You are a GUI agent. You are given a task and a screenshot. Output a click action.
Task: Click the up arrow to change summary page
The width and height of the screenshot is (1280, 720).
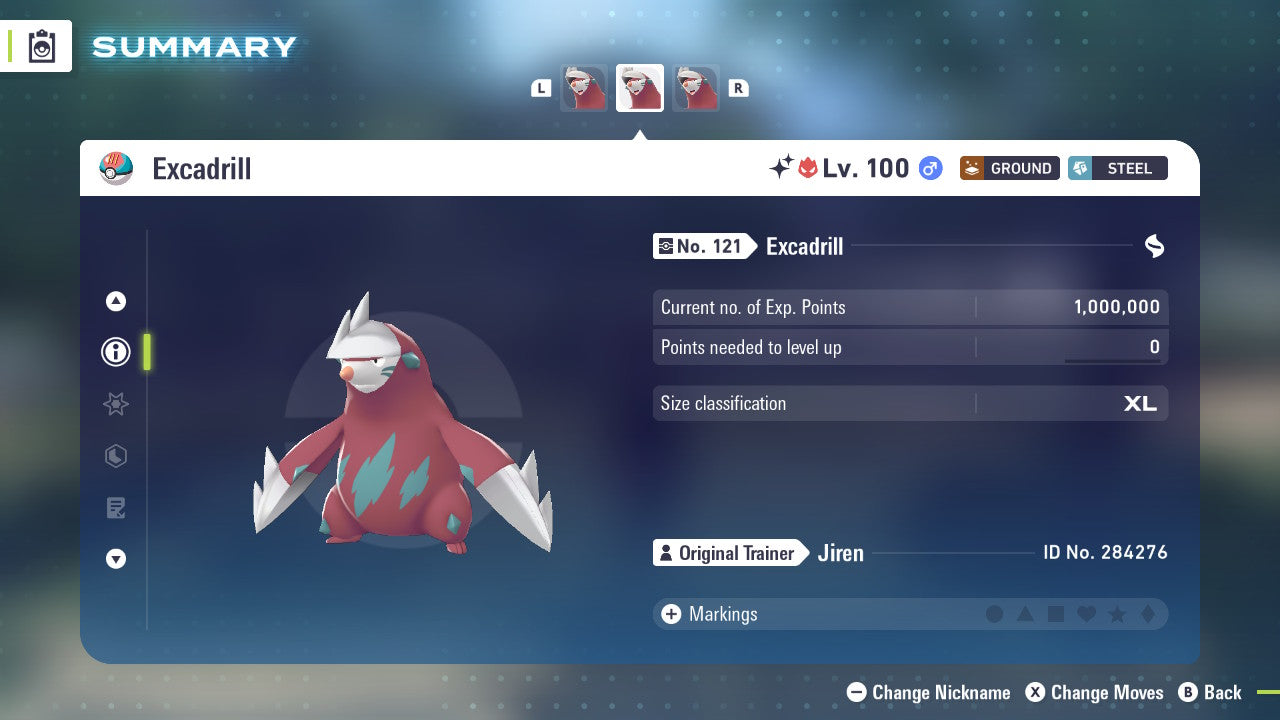pyautogui.click(x=115, y=301)
